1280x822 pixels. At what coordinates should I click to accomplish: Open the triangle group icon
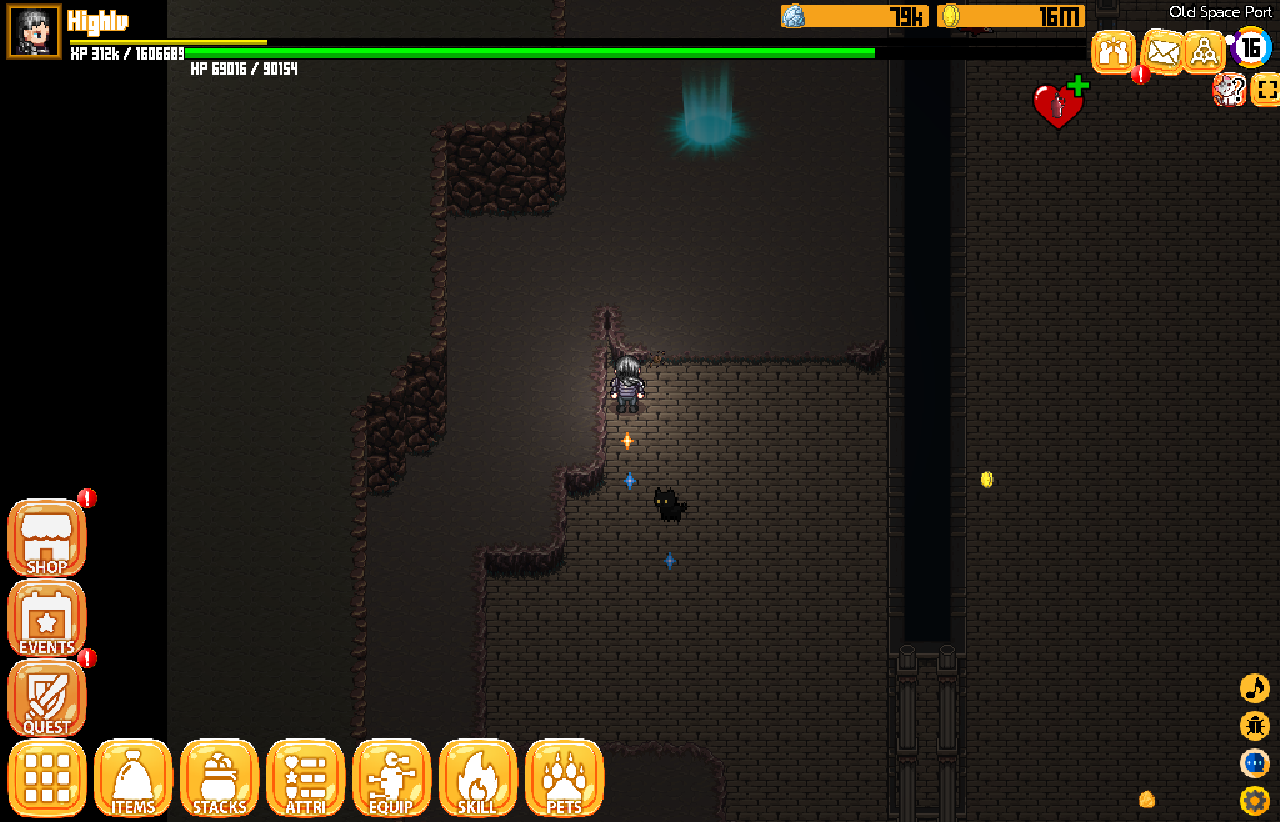pos(1204,51)
